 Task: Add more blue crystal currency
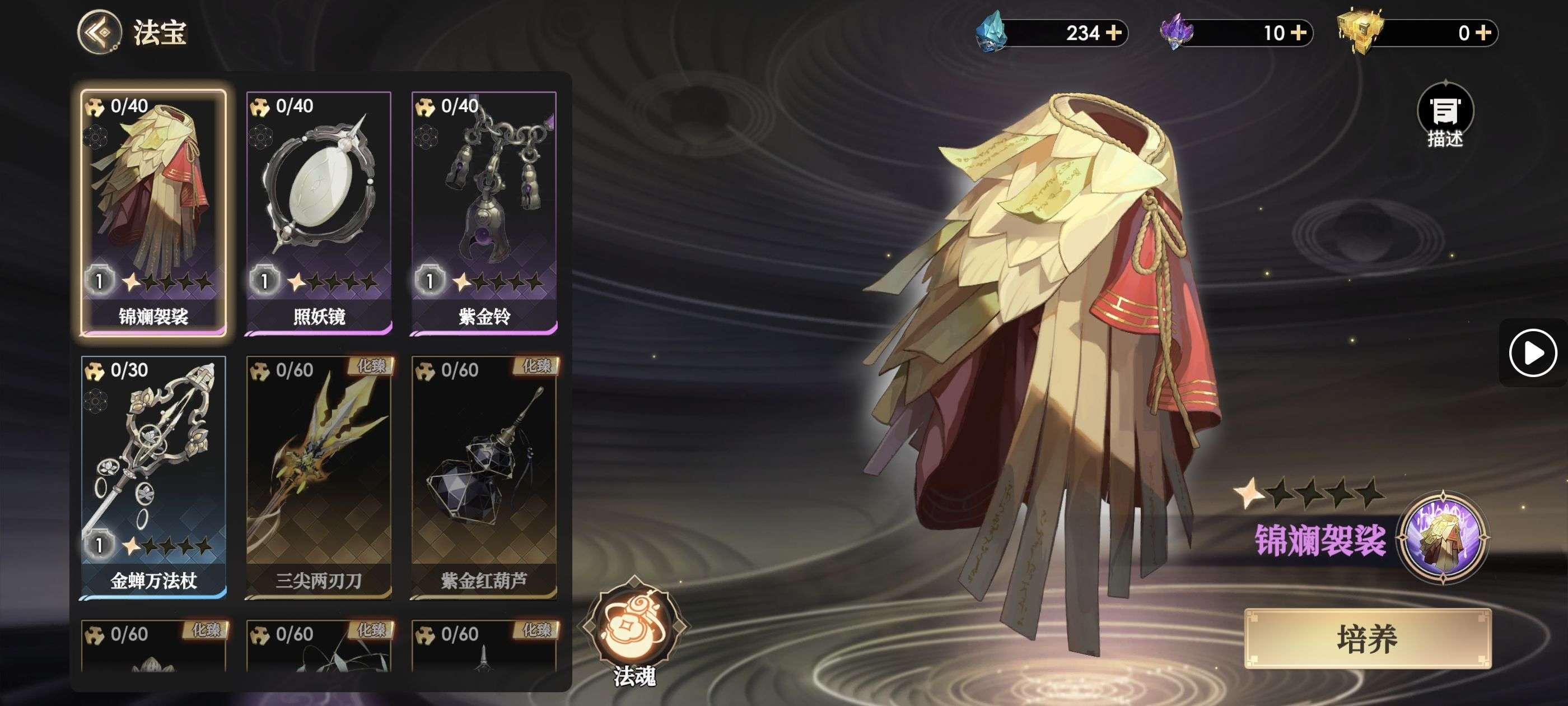pyautogui.click(x=1114, y=32)
